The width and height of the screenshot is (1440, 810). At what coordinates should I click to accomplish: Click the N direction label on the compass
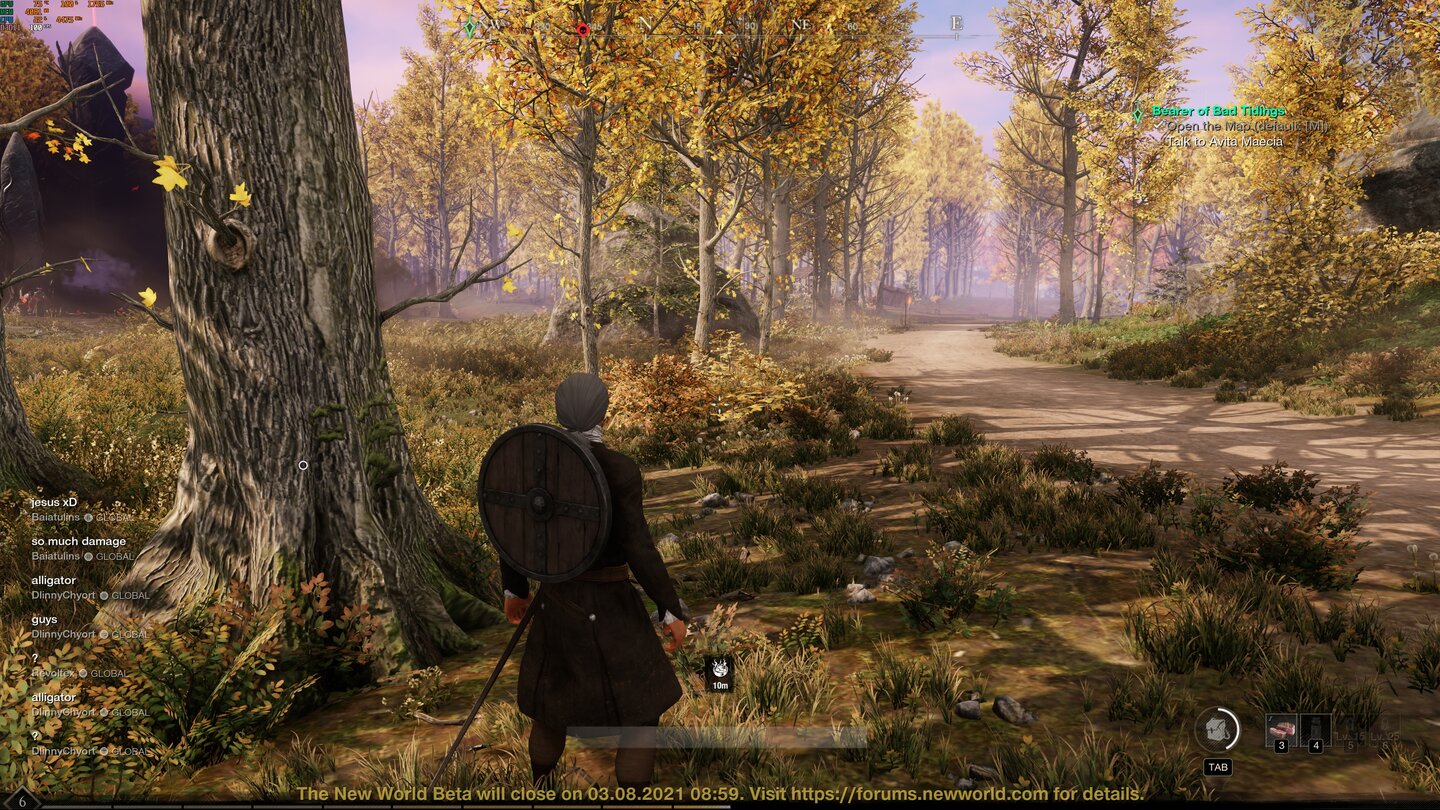(648, 26)
